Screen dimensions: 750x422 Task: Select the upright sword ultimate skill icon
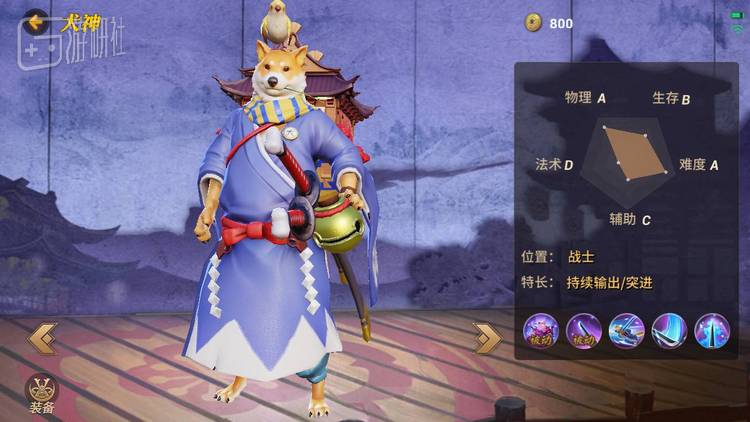(712, 331)
